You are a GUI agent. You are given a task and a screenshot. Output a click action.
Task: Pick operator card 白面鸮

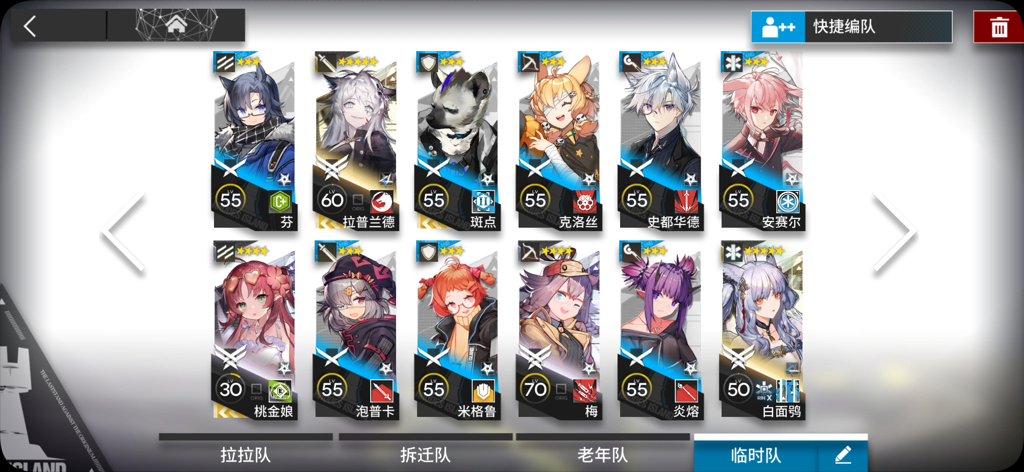coord(761,330)
